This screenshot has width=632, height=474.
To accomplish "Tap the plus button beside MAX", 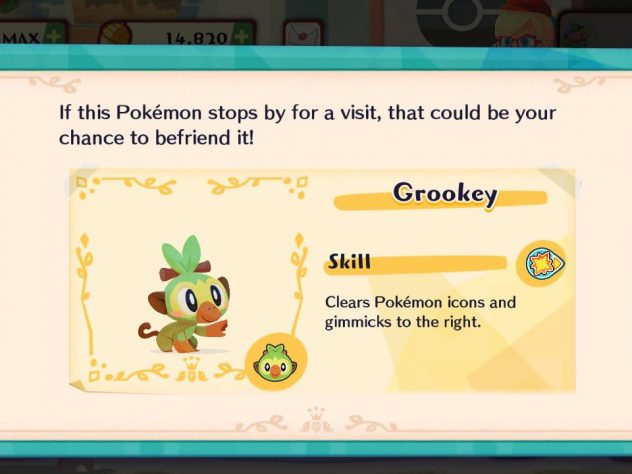I will [52, 37].
